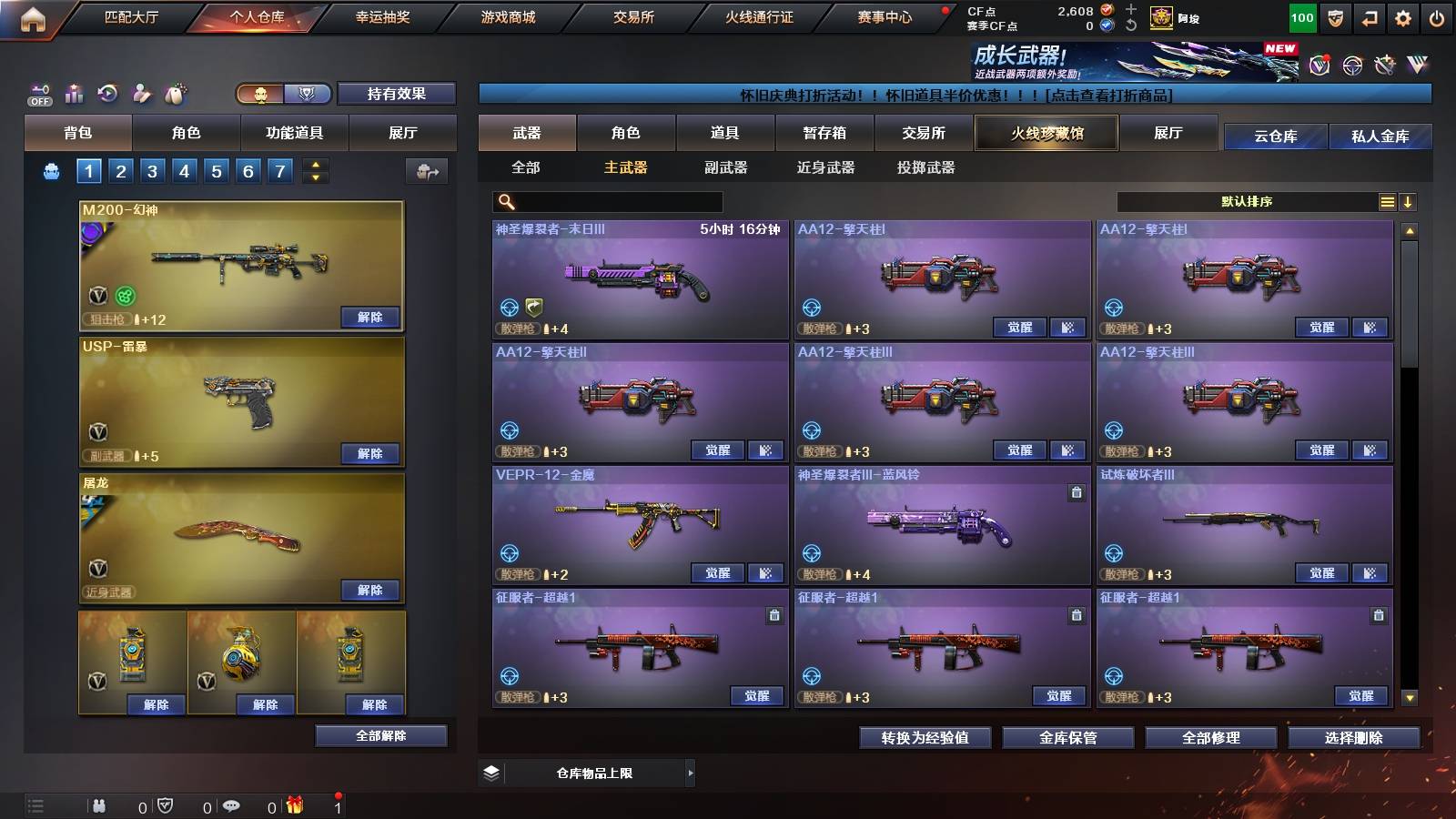The width and height of the screenshot is (1456, 819).
Task: Toggle the OFF key switch above the backpack
Action: pyautogui.click(x=36, y=93)
